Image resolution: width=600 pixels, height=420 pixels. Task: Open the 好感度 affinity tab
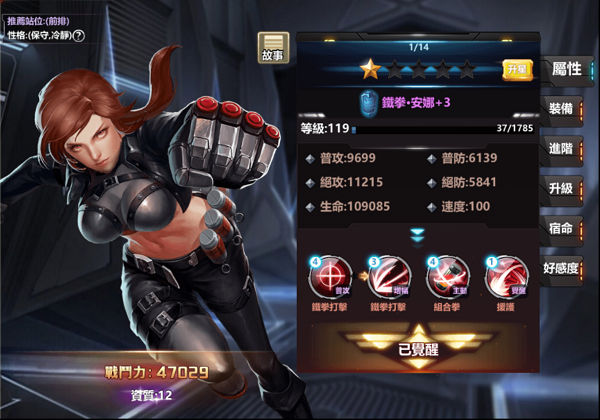[x=561, y=269]
